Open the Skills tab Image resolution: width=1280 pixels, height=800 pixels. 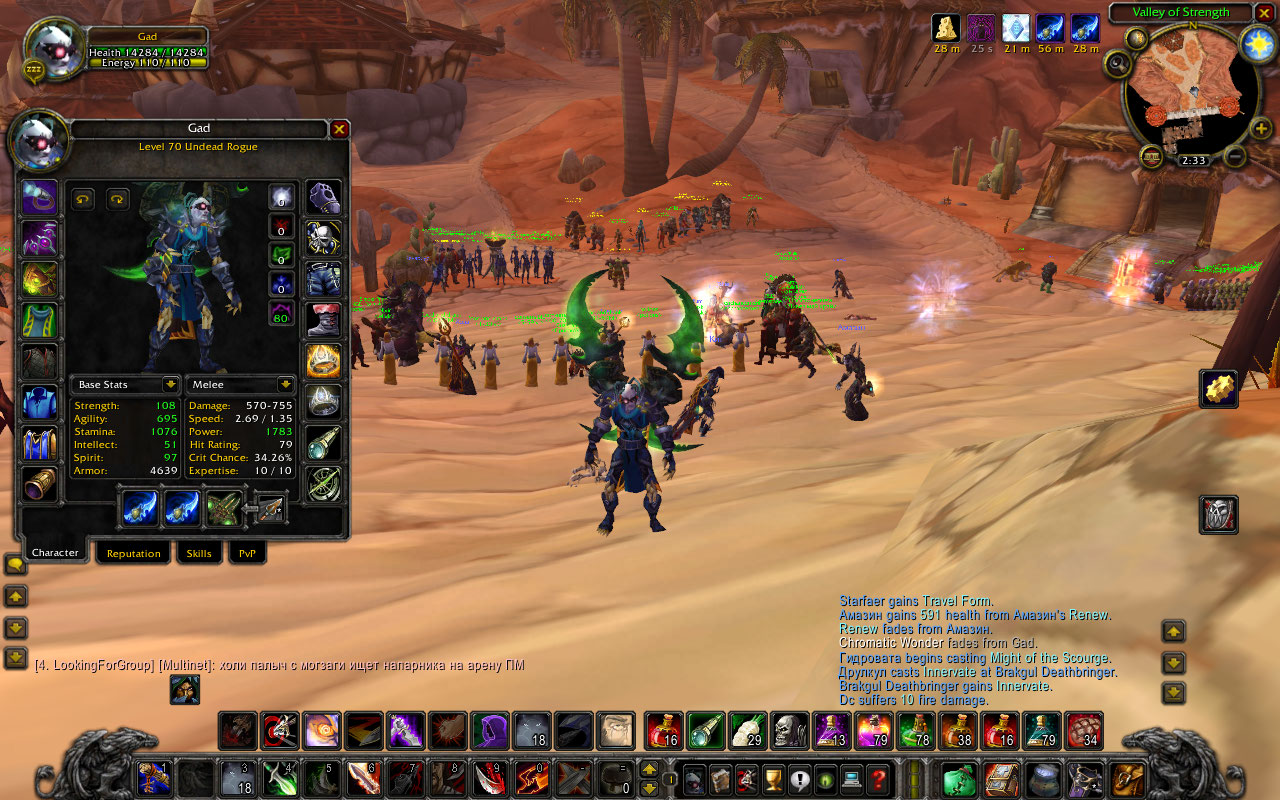(x=199, y=553)
